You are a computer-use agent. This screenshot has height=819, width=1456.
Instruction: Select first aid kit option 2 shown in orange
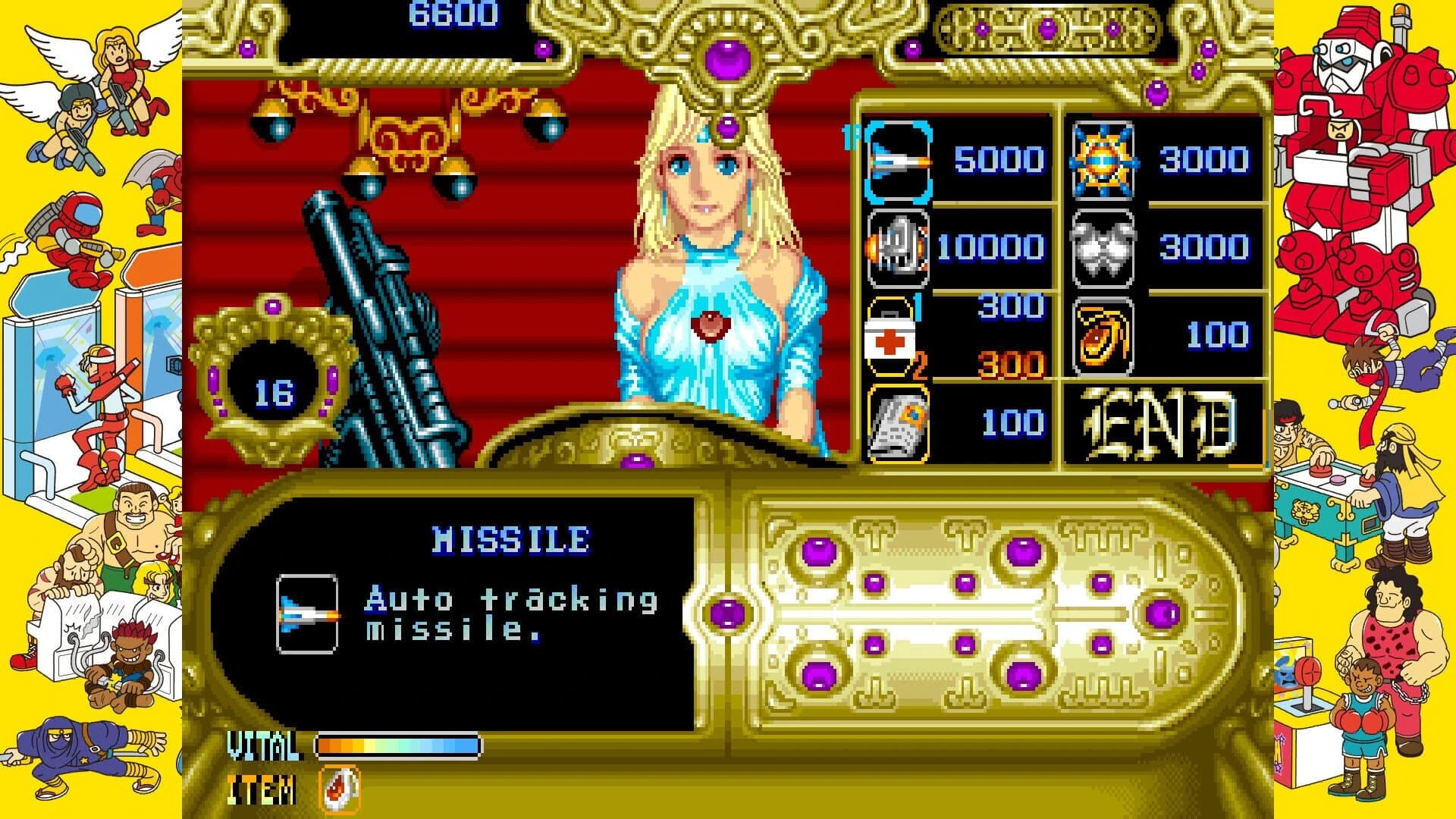point(1009,364)
